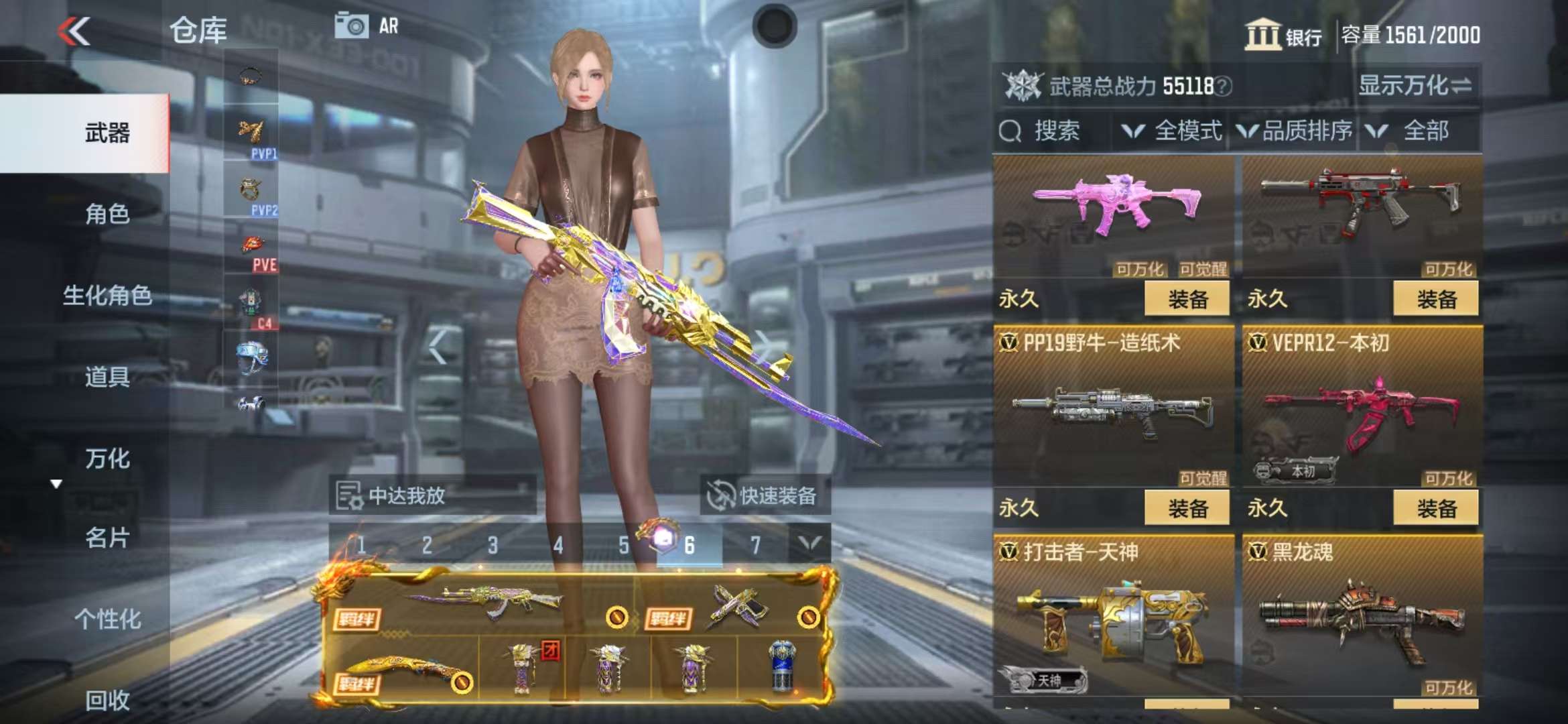The height and width of the screenshot is (724, 1568).
Task: Open the 道具 items tab
Action: (107, 377)
